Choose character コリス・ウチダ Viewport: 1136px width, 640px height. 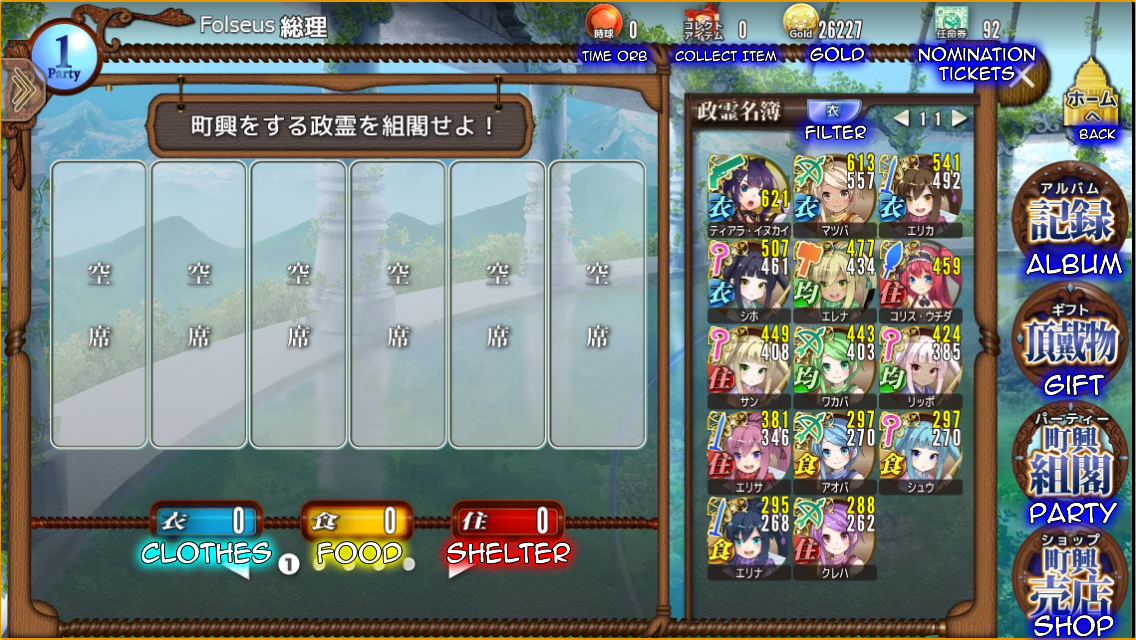click(x=920, y=277)
